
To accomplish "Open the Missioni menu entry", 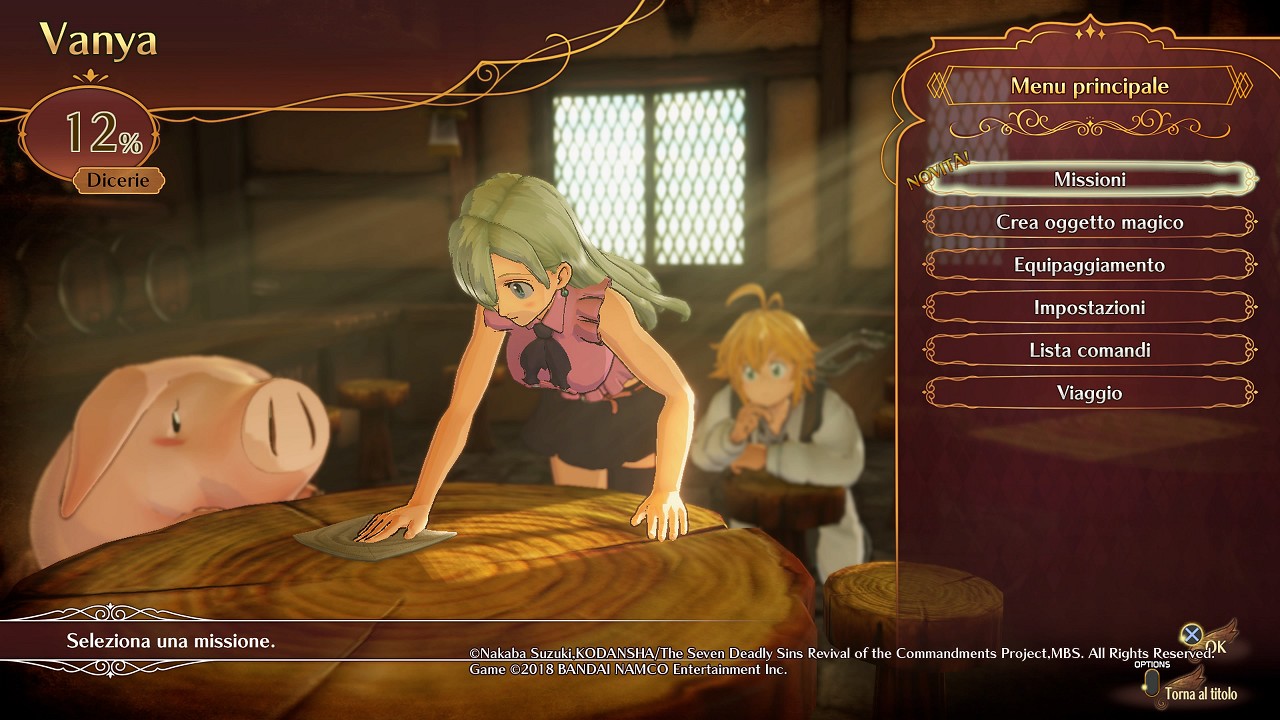I will tap(1089, 180).
